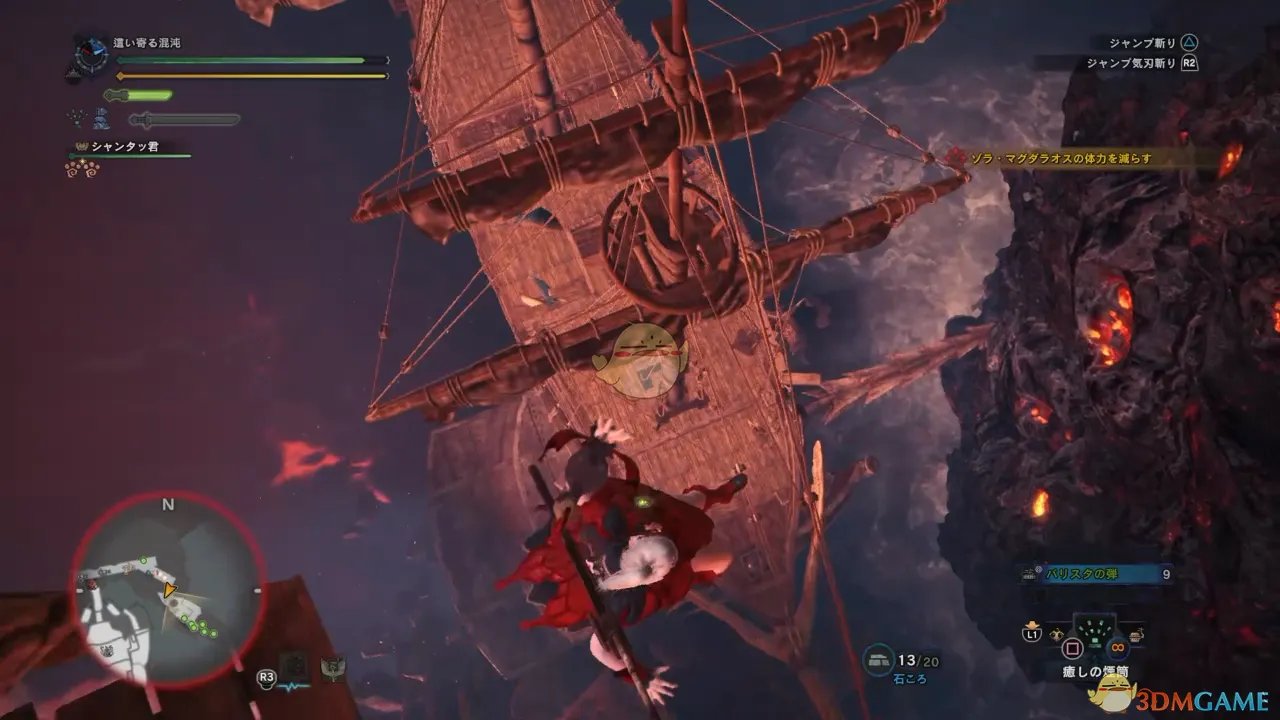
Task: Click the Zorah Magdaros monster icon near minimap
Action: pyautogui.click(x=333, y=669)
